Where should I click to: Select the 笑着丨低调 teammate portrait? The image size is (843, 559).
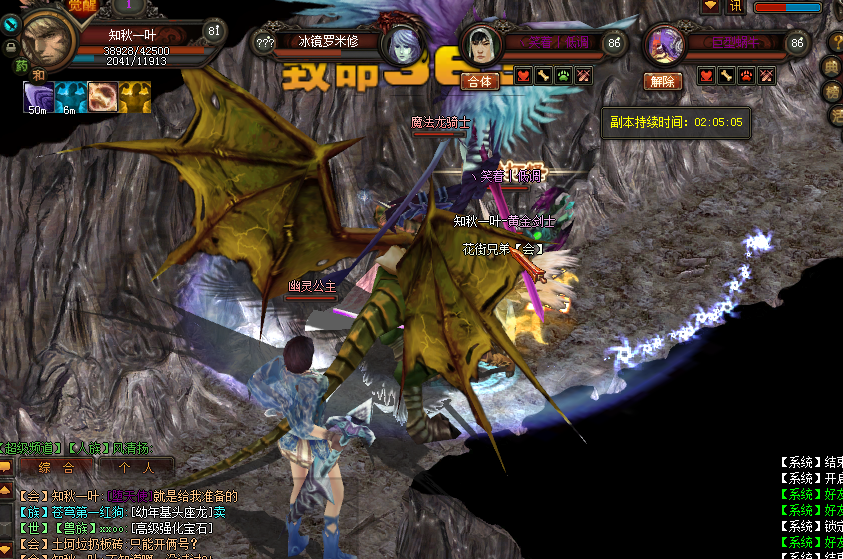(480, 45)
